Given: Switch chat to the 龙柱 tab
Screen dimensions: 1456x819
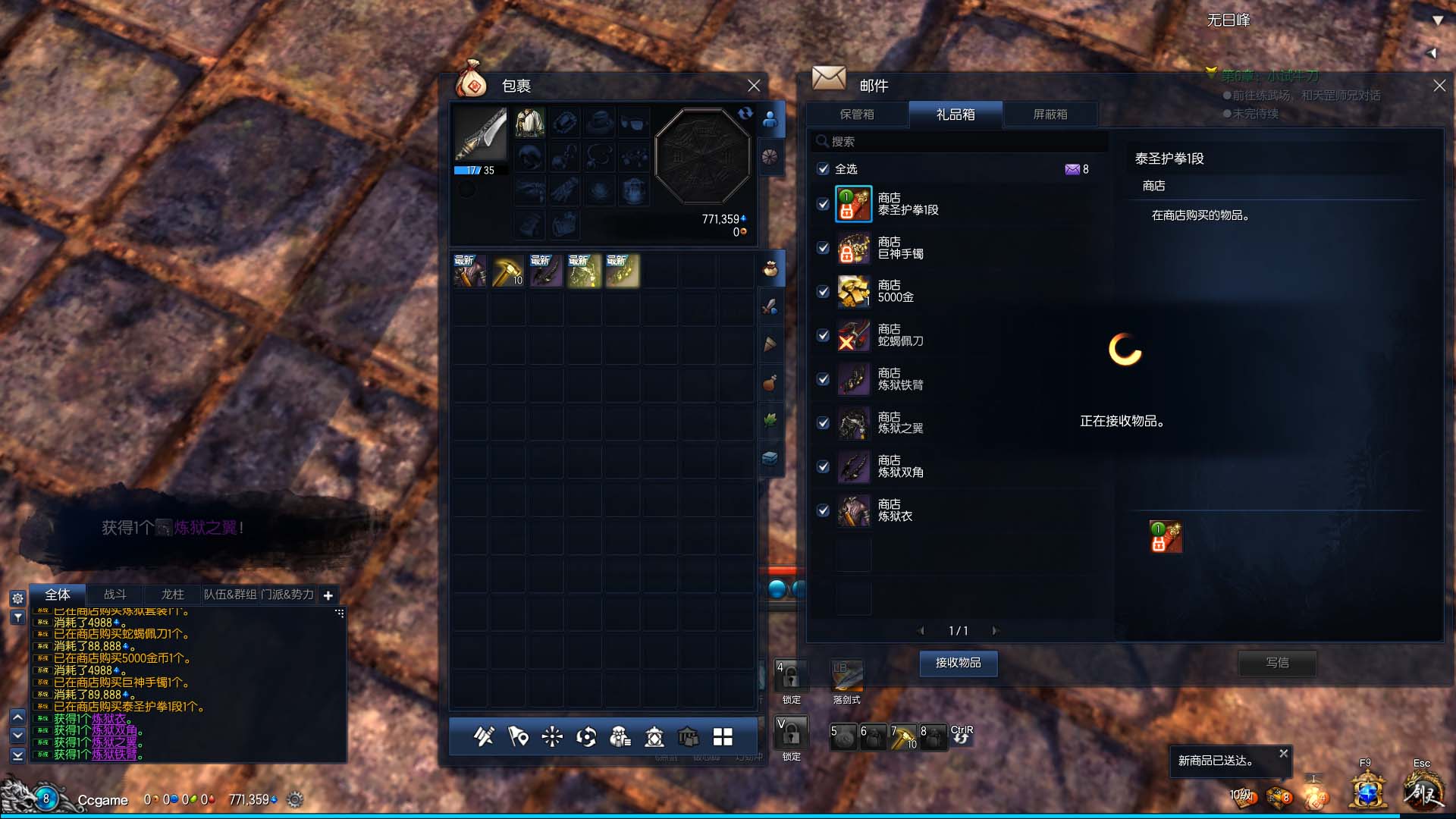Looking at the screenshot, I should [x=173, y=595].
